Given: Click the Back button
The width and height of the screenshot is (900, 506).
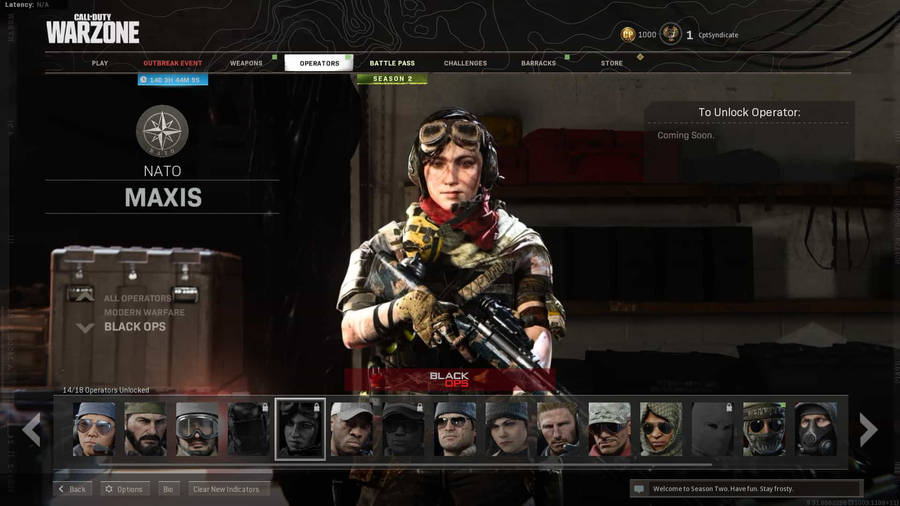Looking at the screenshot, I should tap(73, 489).
